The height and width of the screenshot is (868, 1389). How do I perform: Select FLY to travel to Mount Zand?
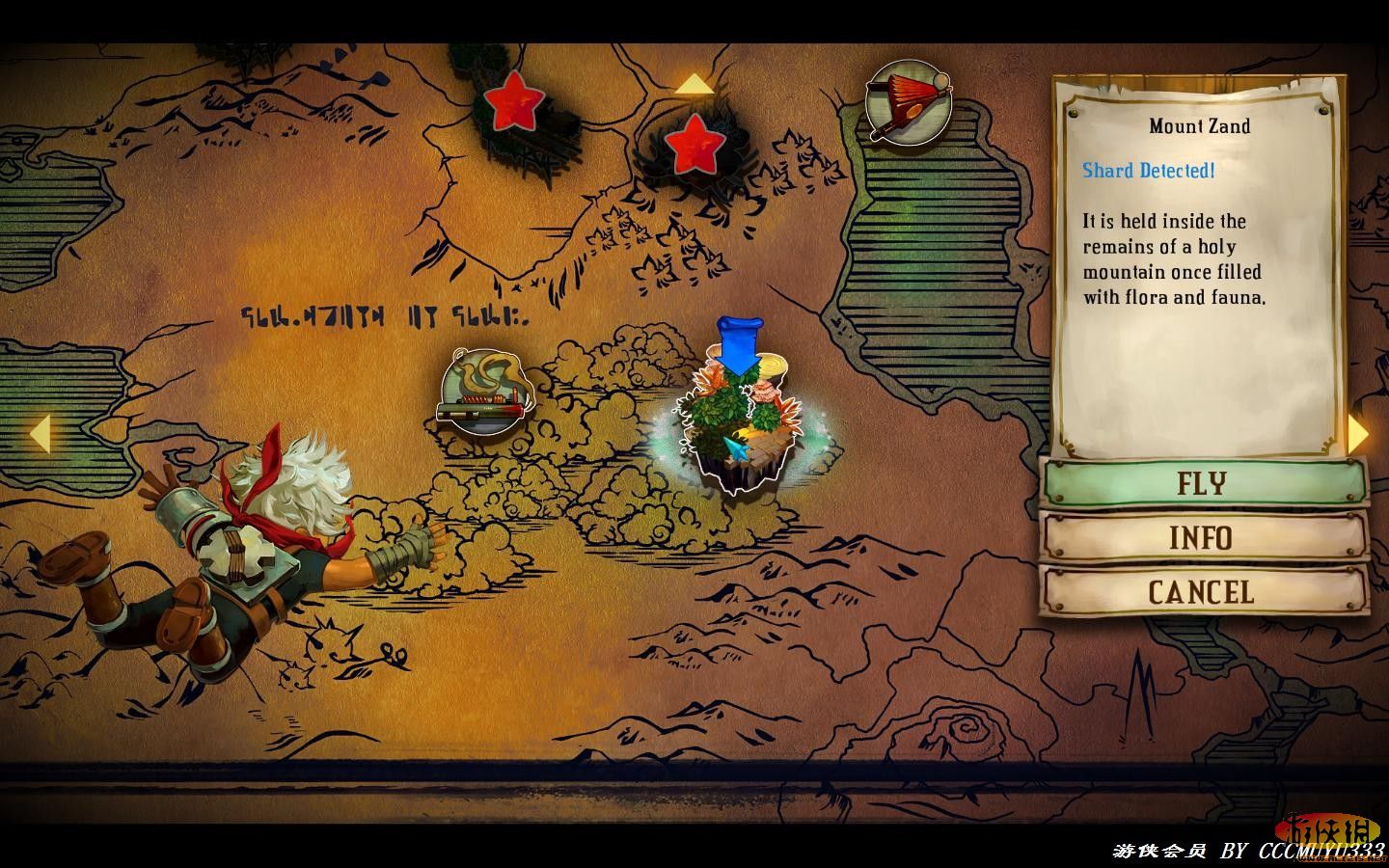click(1204, 482)
